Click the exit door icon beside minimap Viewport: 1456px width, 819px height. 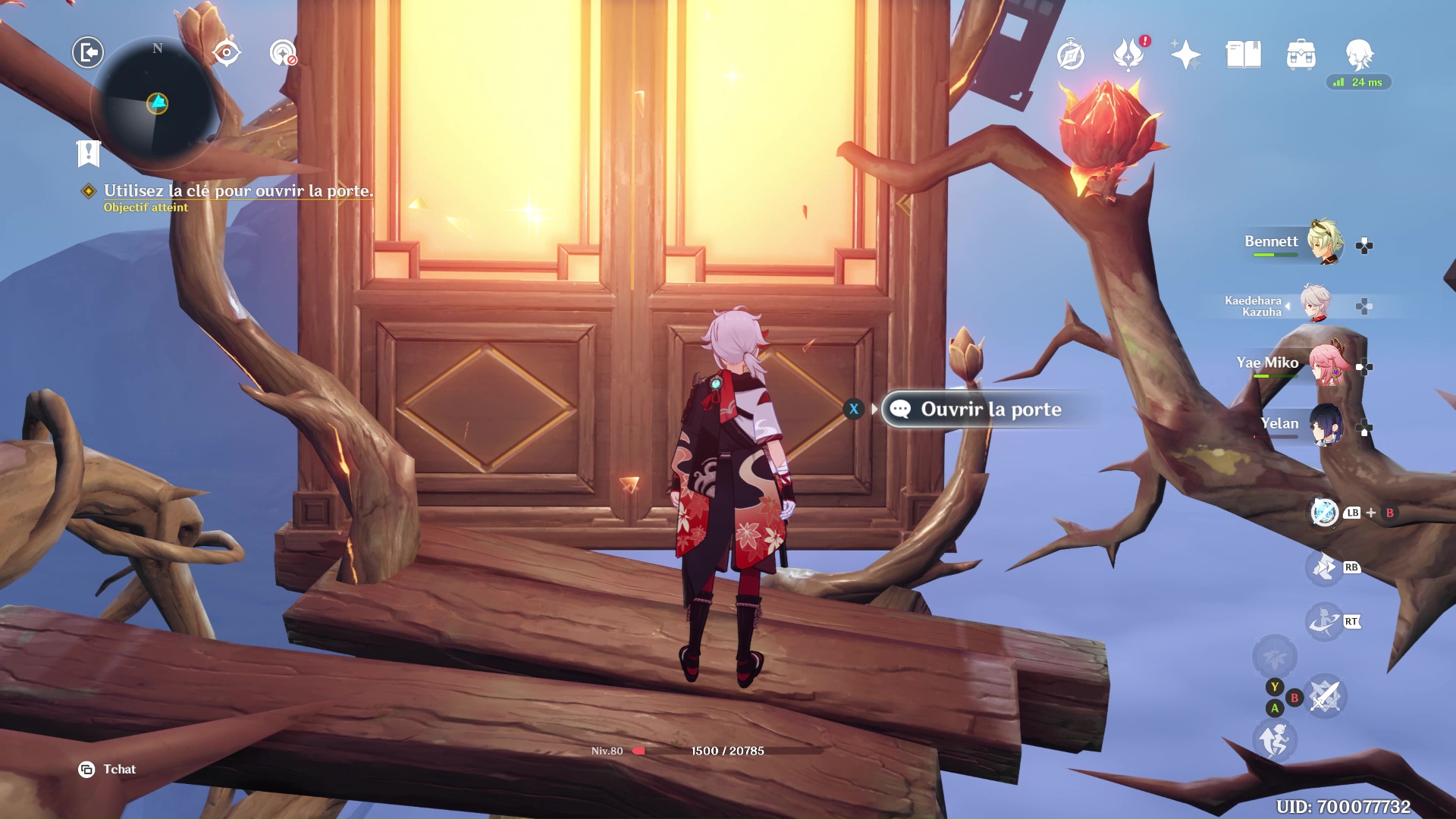[88, 52]
